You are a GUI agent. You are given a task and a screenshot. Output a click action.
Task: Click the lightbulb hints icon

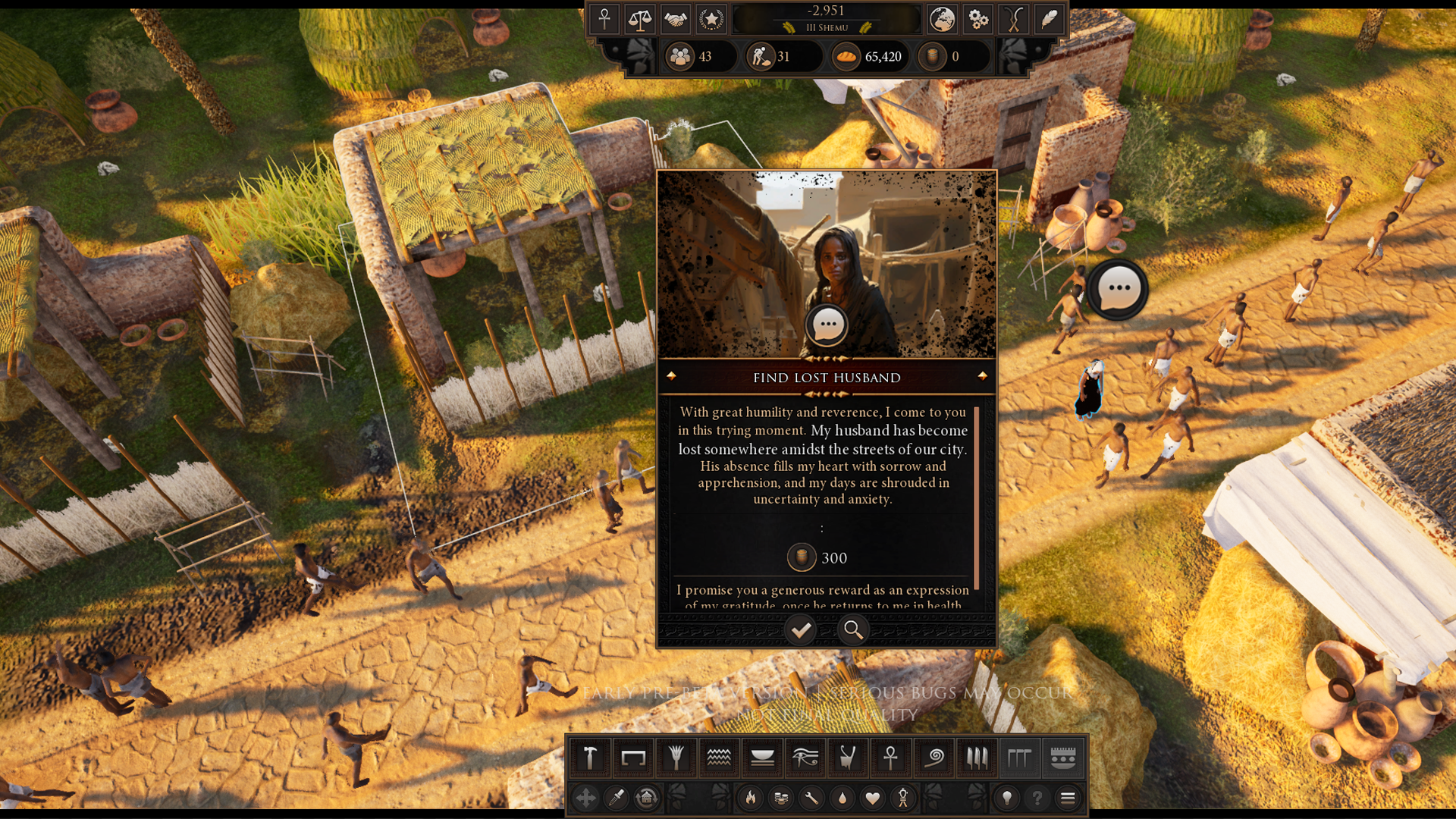1007,798
